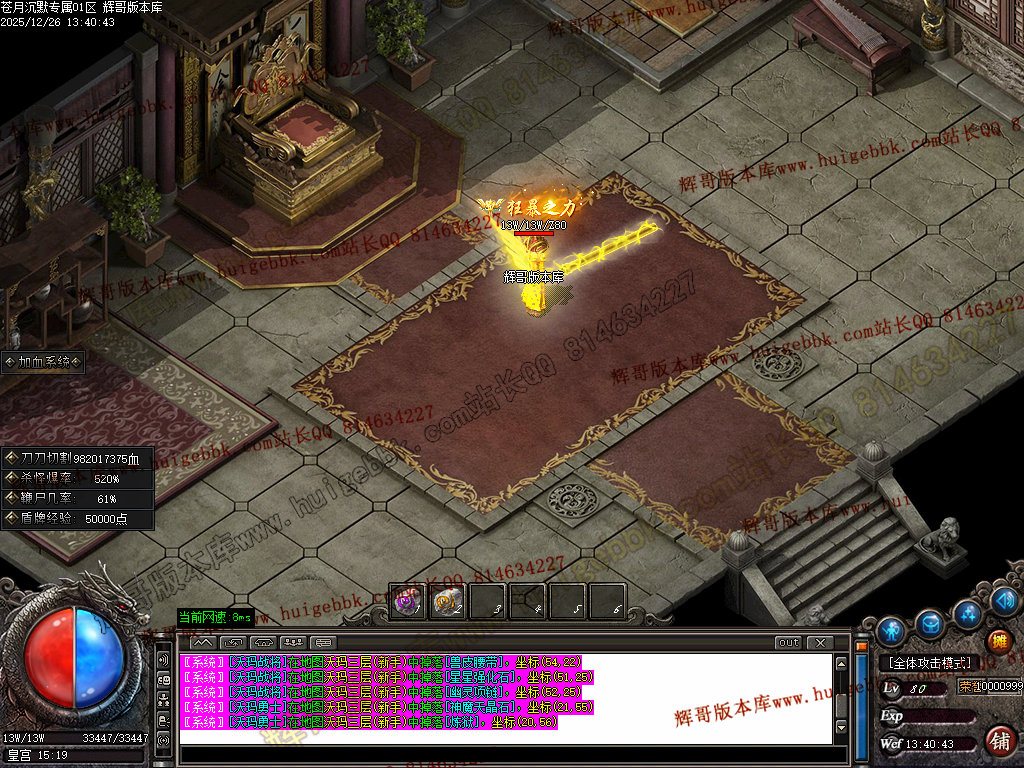Open the skills panel with sparkle icon
1024x768 pixels.
click(967, 613)
